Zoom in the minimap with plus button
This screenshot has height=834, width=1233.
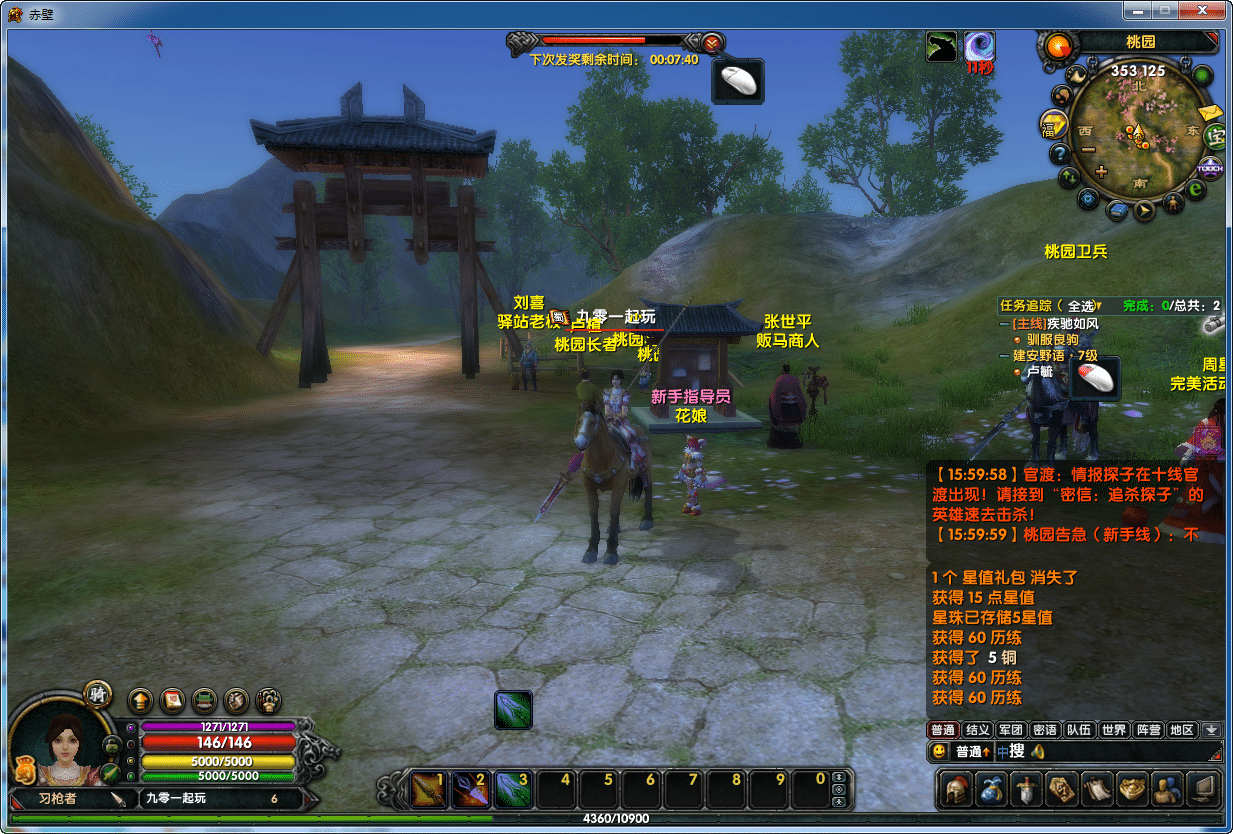[1102, 172]
